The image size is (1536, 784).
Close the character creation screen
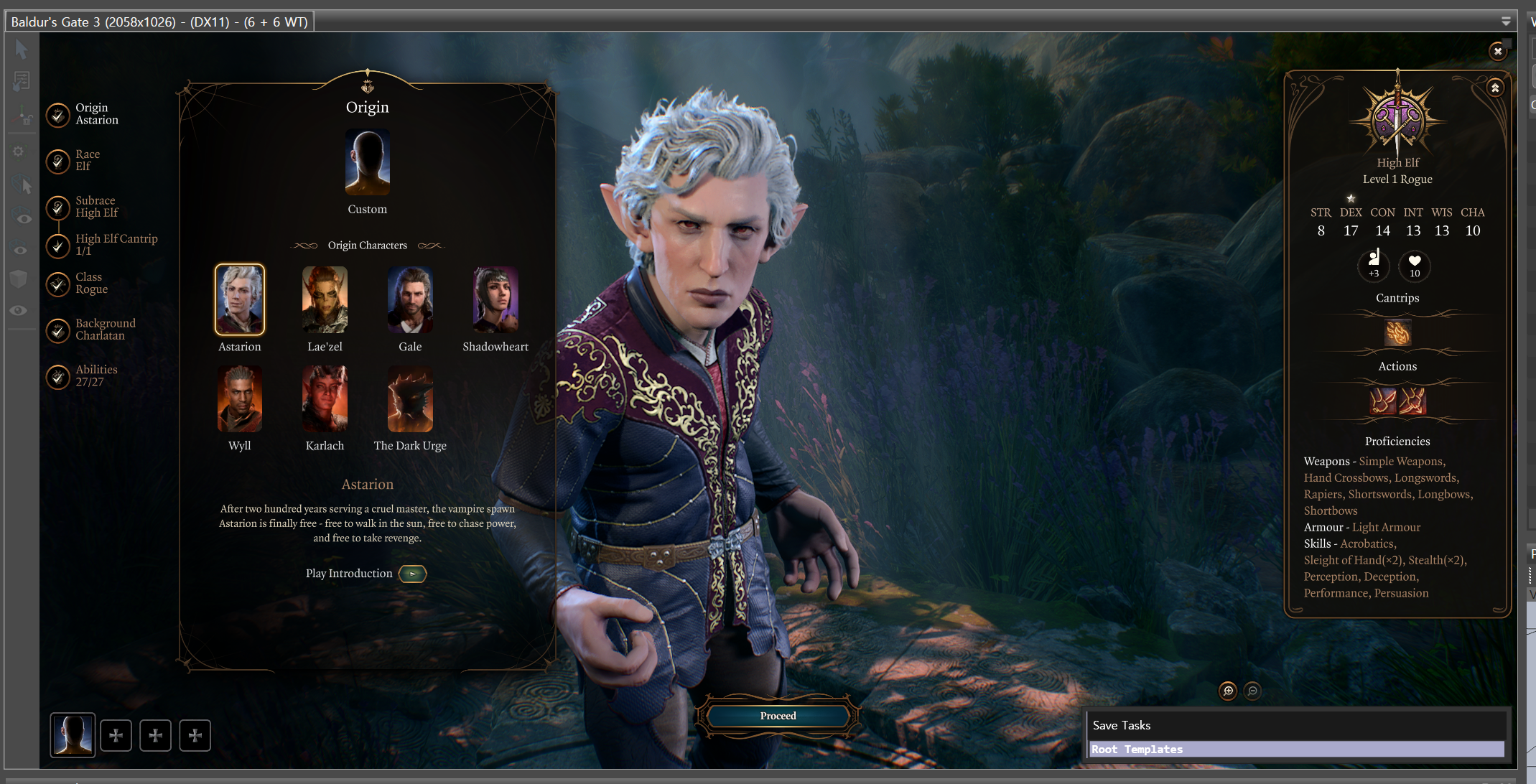coord(1497,51)
